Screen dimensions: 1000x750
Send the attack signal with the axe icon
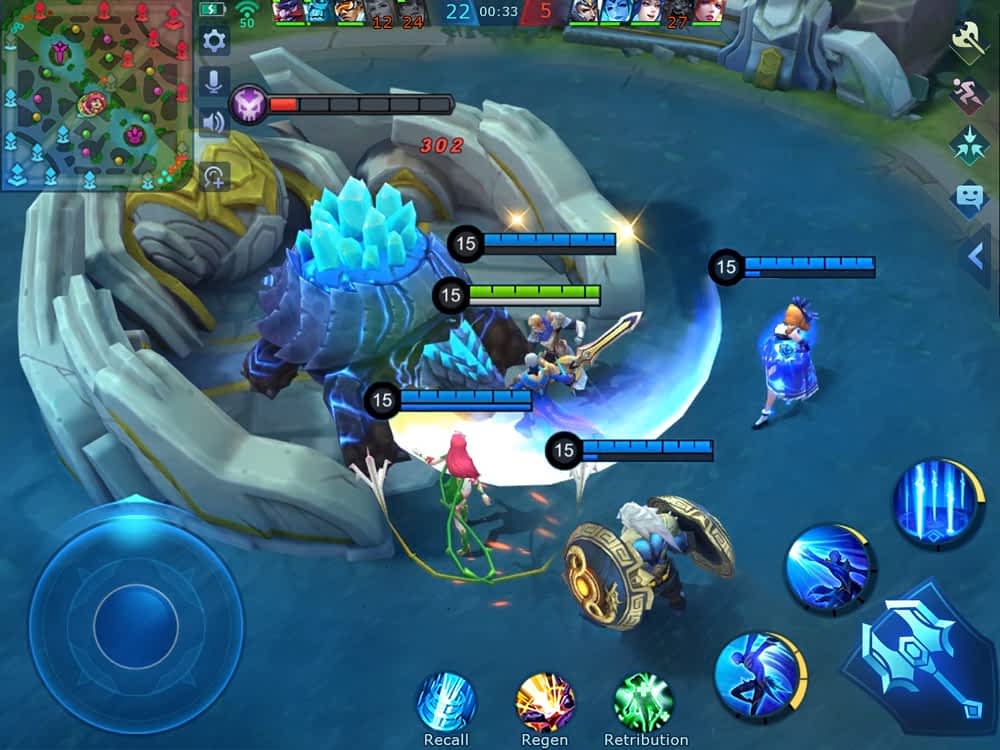(x=968, y=41)
